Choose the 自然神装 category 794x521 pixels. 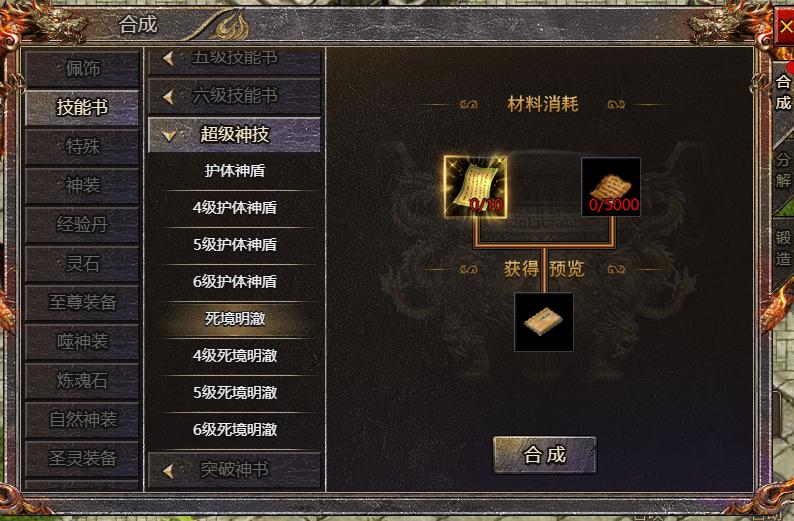point(82,419)
